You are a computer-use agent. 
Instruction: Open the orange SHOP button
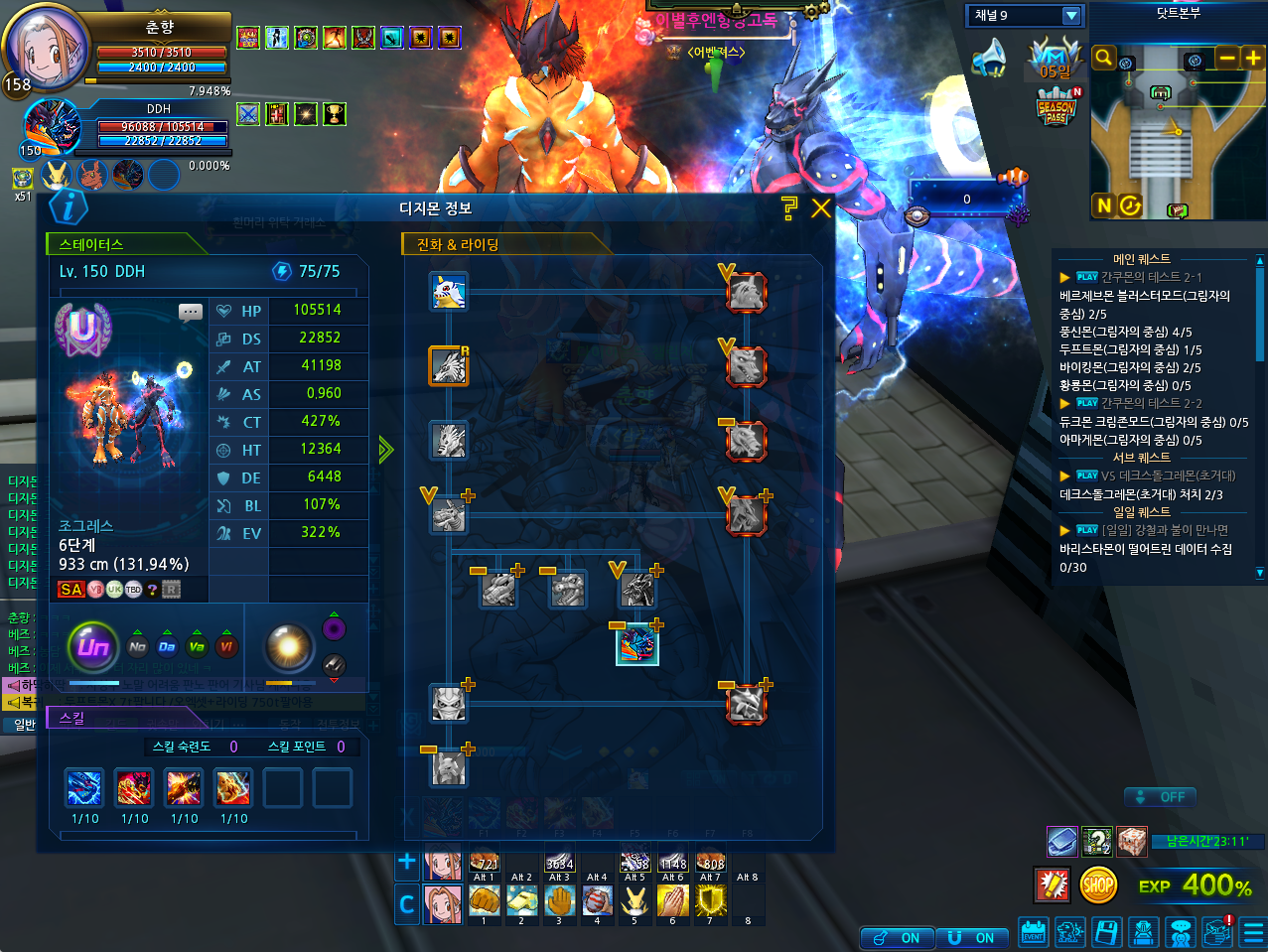[x=1098, y=884]
